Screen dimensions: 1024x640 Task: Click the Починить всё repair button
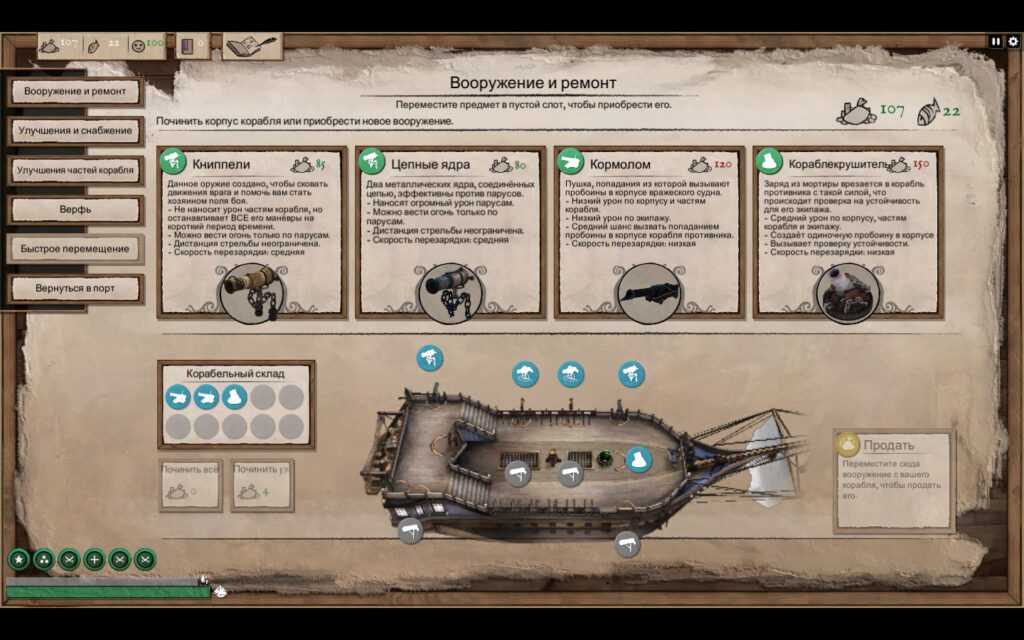pos(191,484)
